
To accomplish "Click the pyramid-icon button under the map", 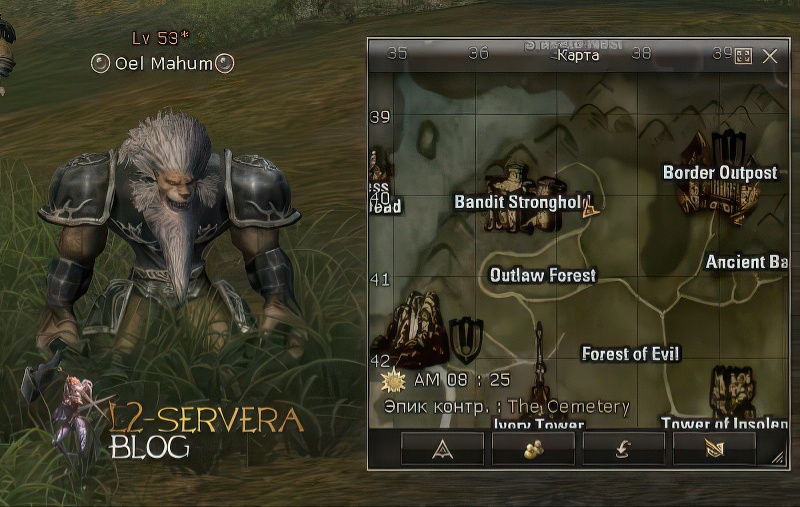I will pos(442,449).
